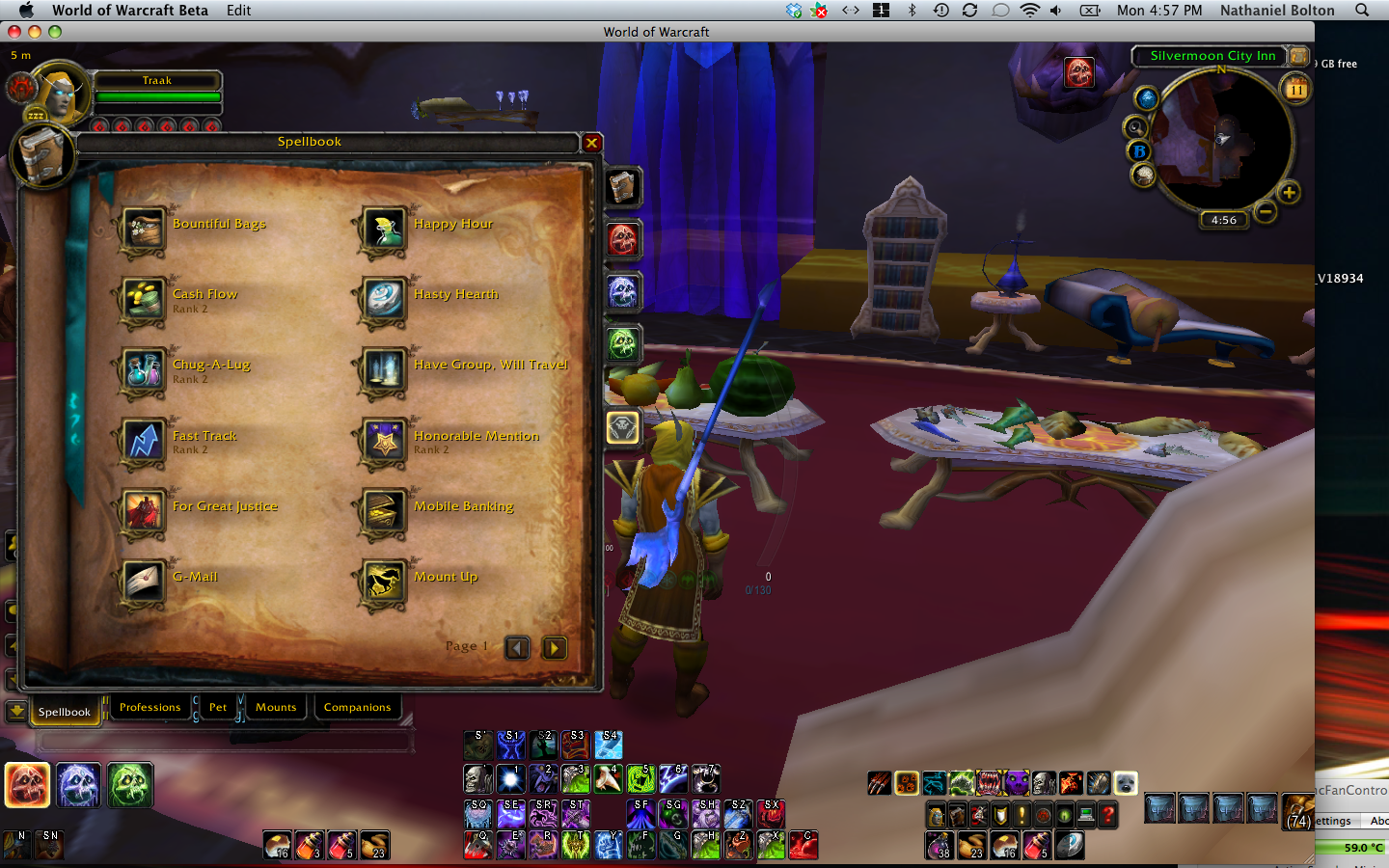Click Traak's green health bar
This screenshot has width=1389, height=868.
point(157,97)
